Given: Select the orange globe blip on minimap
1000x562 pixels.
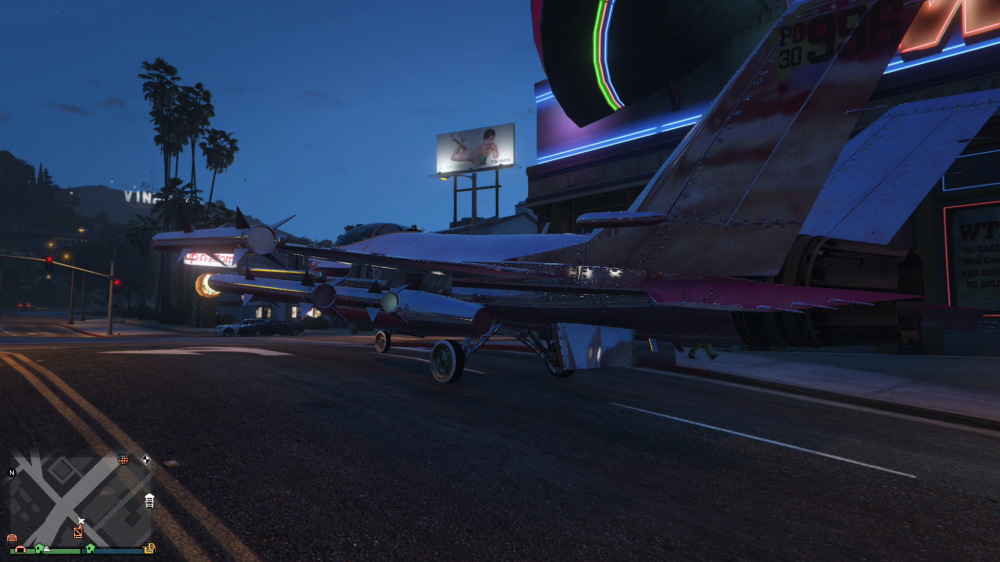Looking at the screenshot, I should coord(124,459).
